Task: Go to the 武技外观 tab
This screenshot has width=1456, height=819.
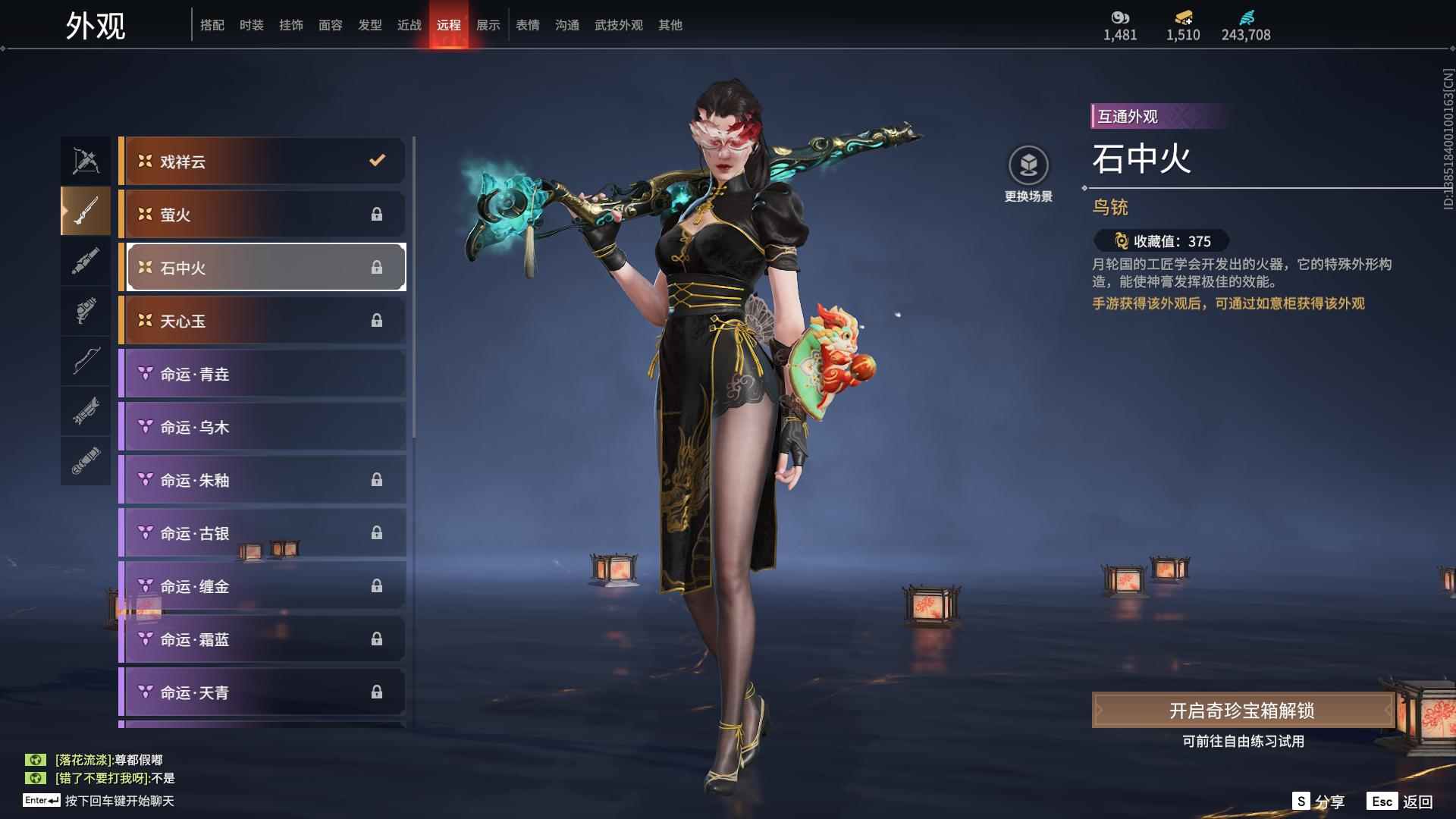Action: click(x=618, y=25)
